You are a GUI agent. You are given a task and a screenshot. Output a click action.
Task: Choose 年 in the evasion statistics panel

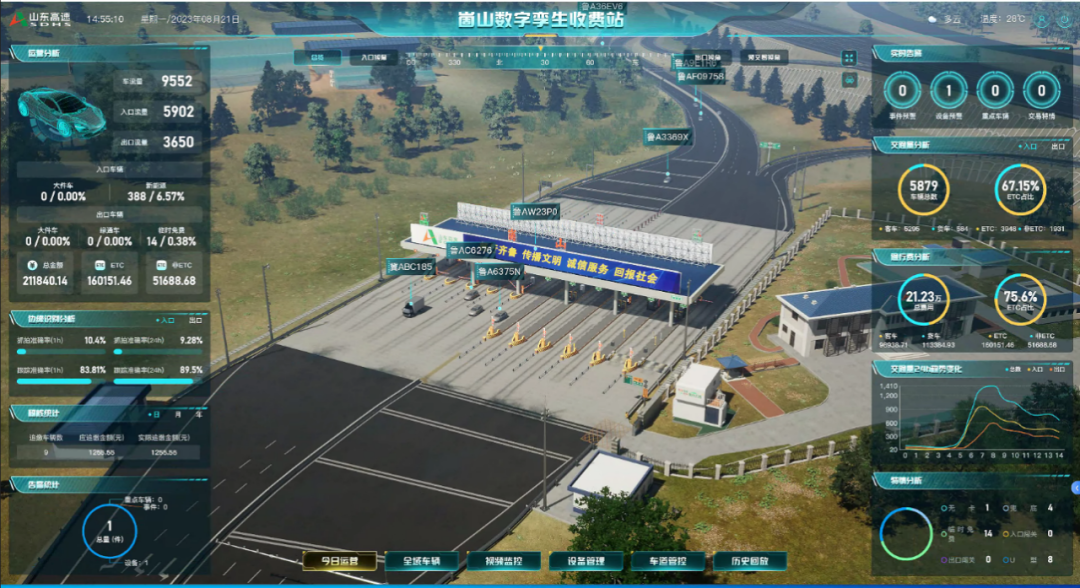pyautogui.click(x=197, y=413)
